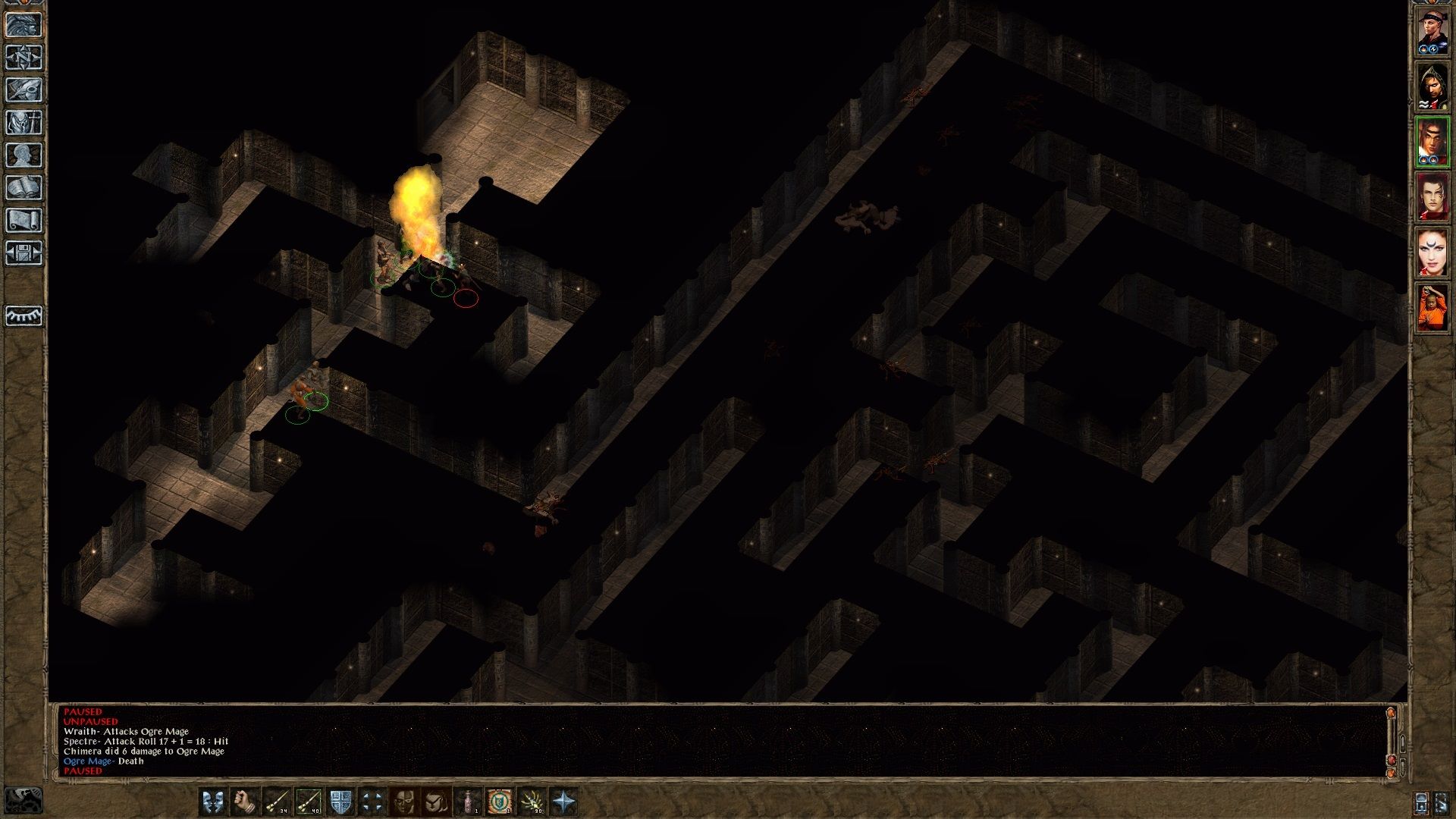The height and width of the screenshot is (819, 1456).
Task: Select the party member in the orange robe
Action: point(1432,307)
